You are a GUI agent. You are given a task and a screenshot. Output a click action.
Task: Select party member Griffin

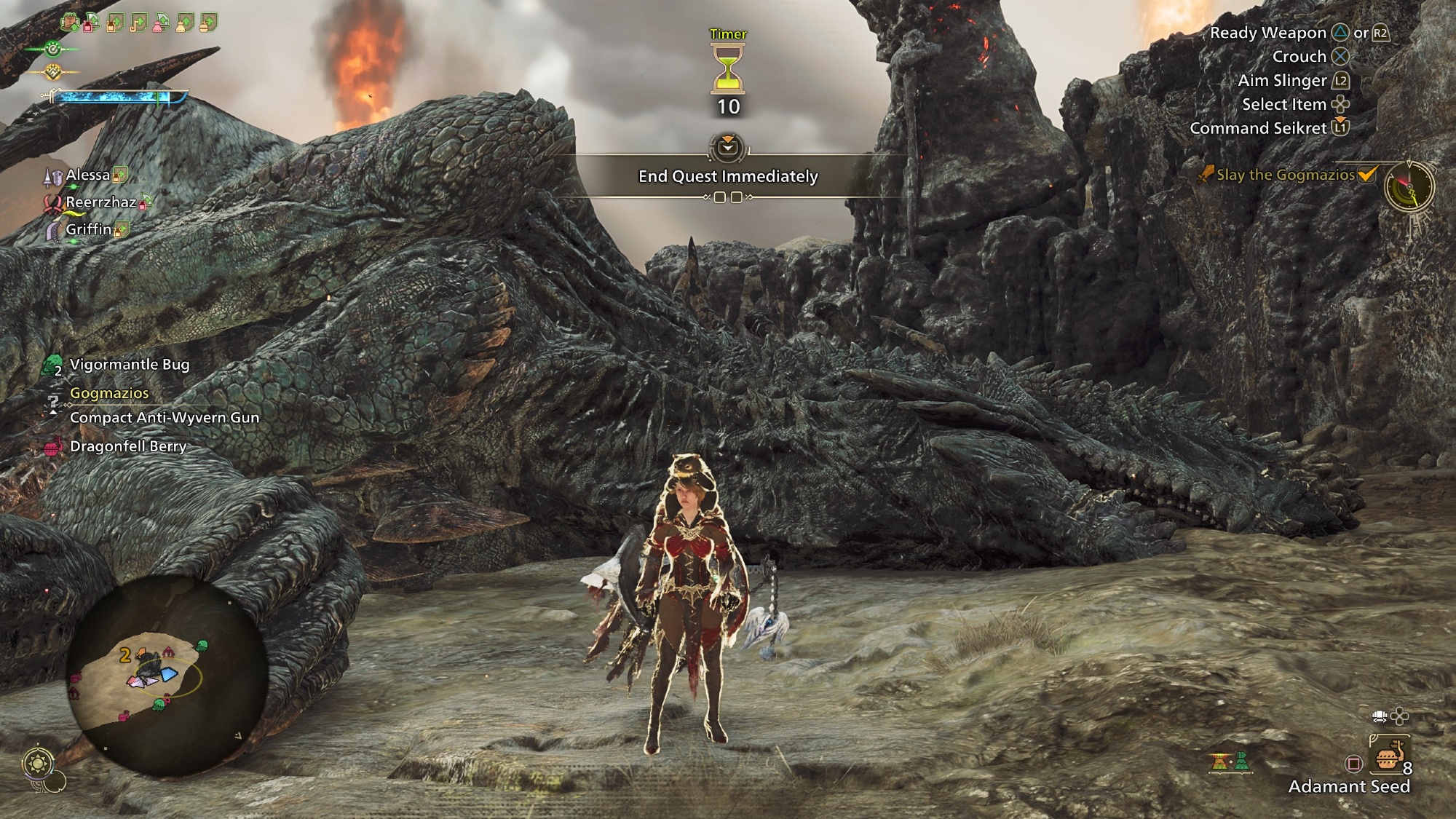point(89,229)
